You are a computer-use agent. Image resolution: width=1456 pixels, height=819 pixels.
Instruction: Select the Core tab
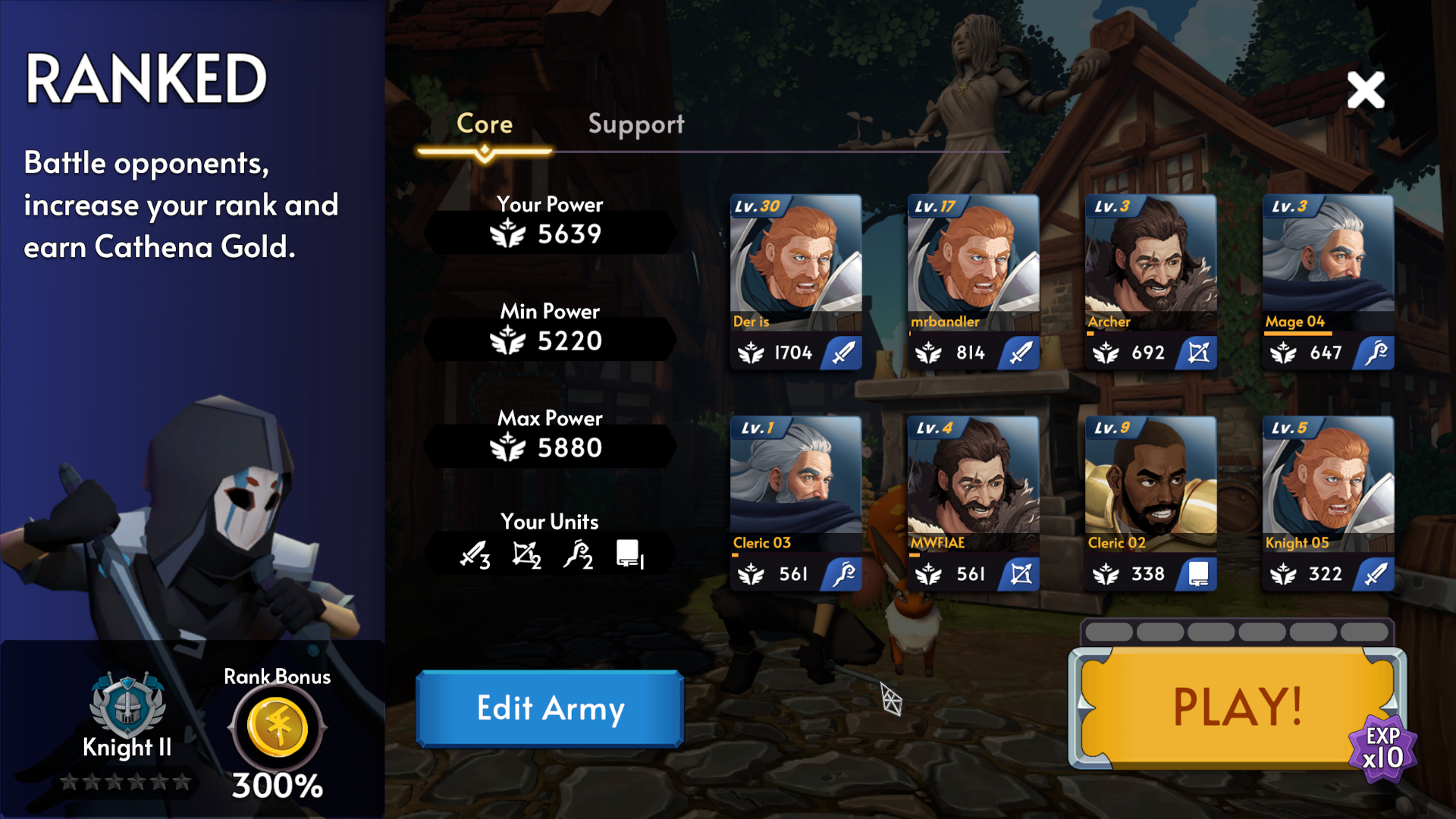click(x=485, y=125)
